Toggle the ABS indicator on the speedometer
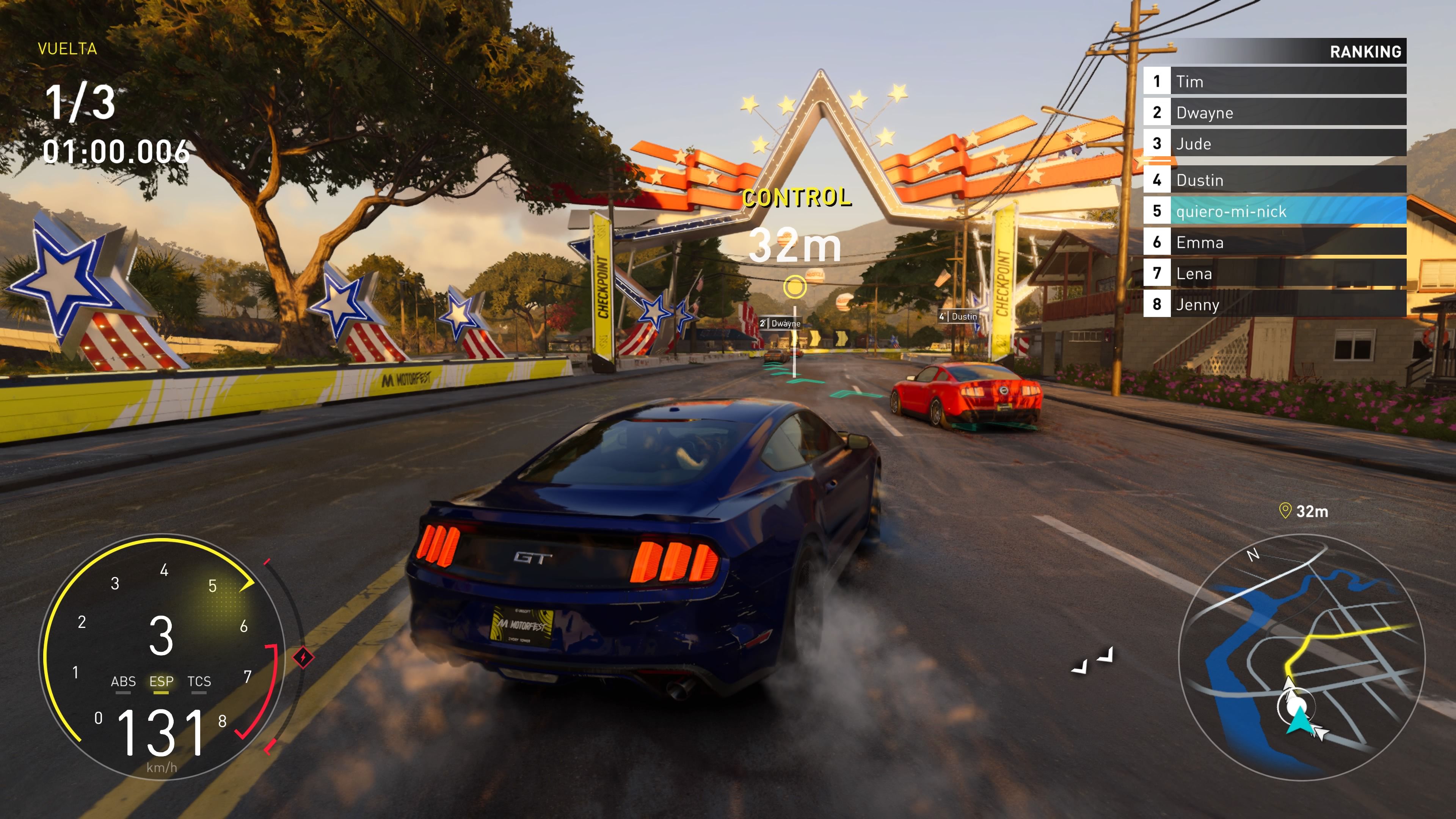Screen dimensions: 1456x819 pyautogui.click(x=123, y=682)
